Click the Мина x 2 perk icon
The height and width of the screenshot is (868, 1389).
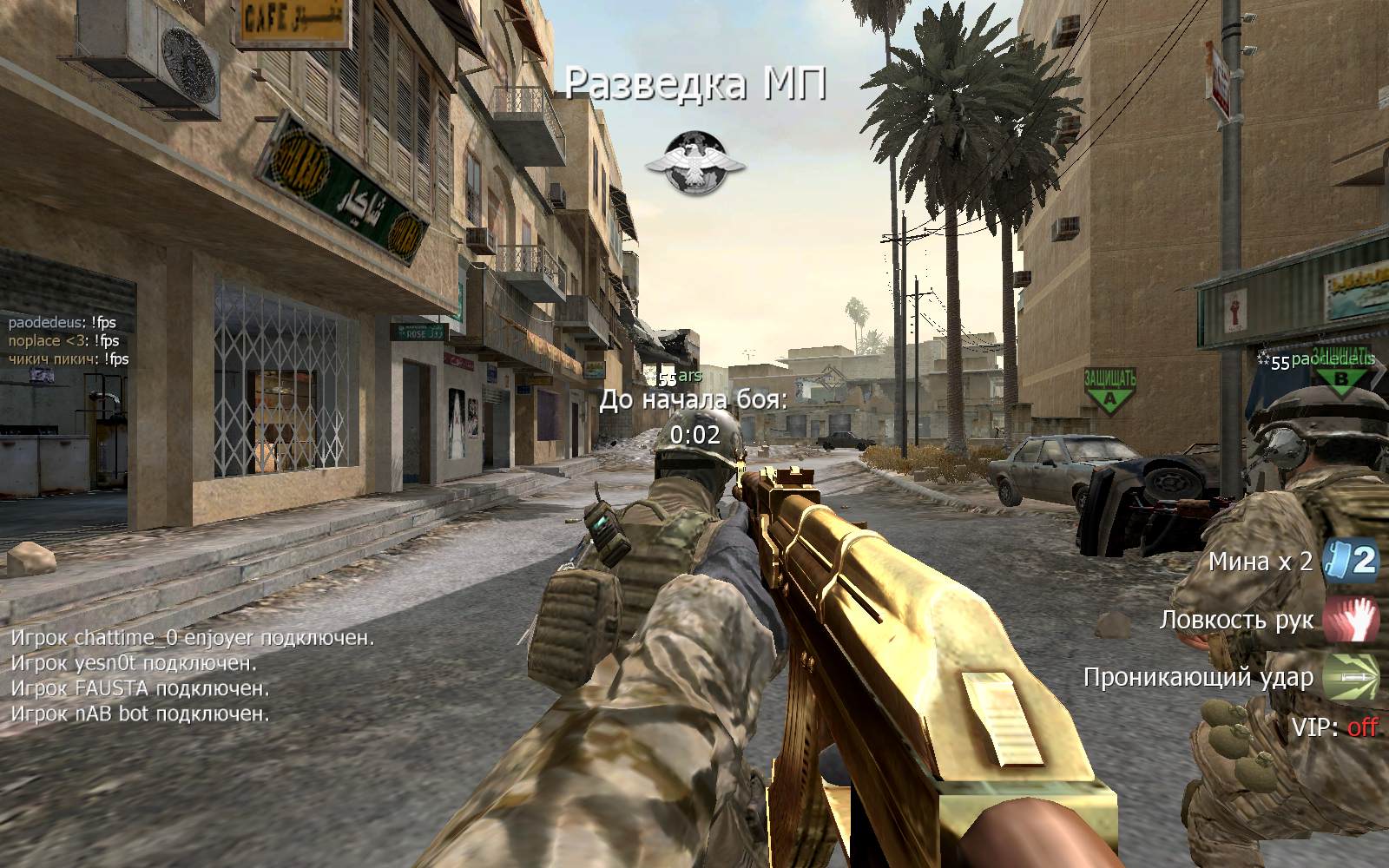[x=1351, y=562]
